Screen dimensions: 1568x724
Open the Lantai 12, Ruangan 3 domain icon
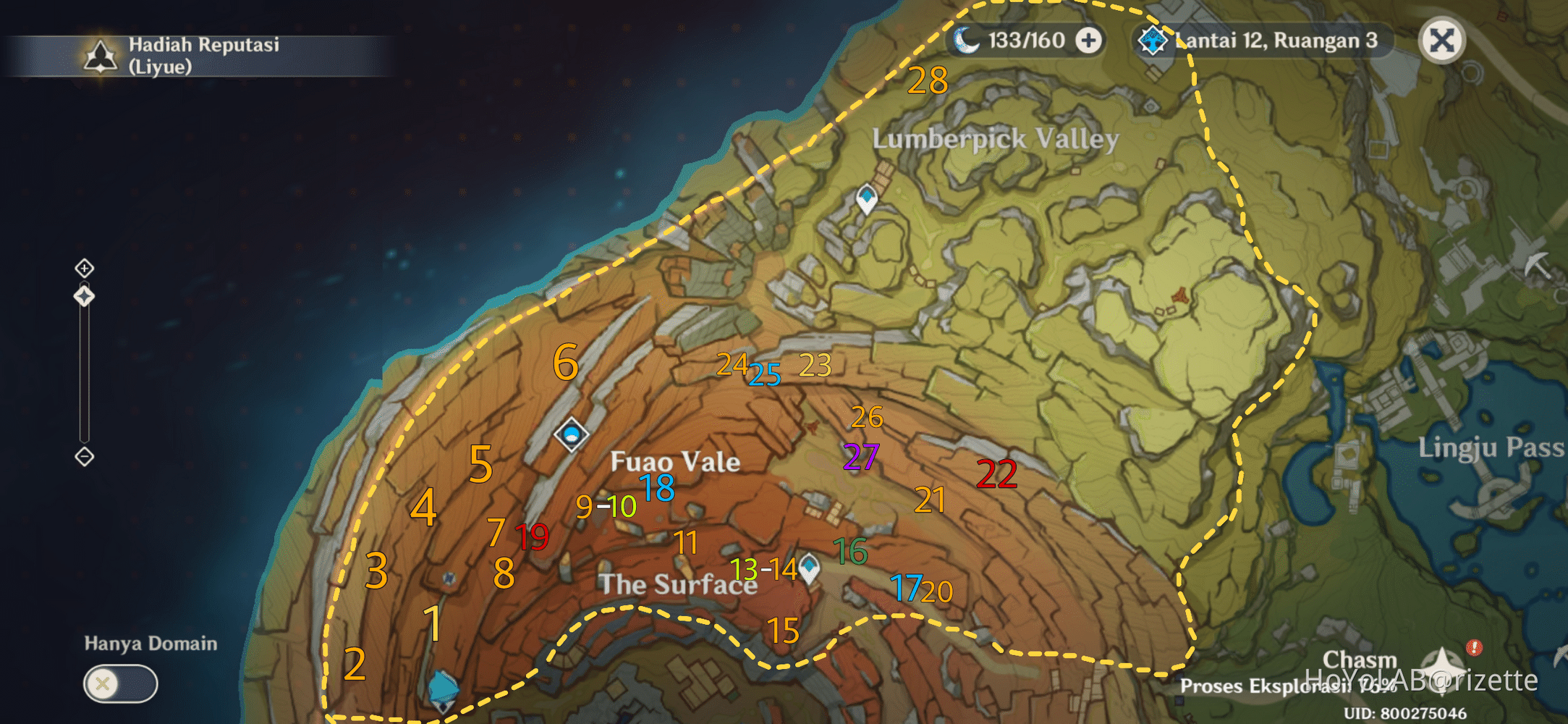(x=1153, y=41)
